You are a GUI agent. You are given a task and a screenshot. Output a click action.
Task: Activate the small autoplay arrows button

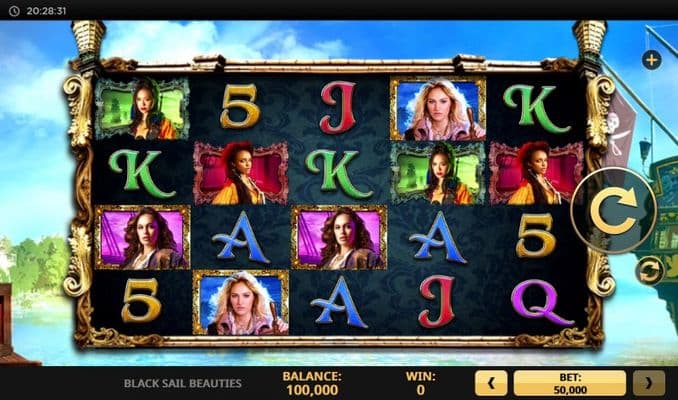[650, 270]
